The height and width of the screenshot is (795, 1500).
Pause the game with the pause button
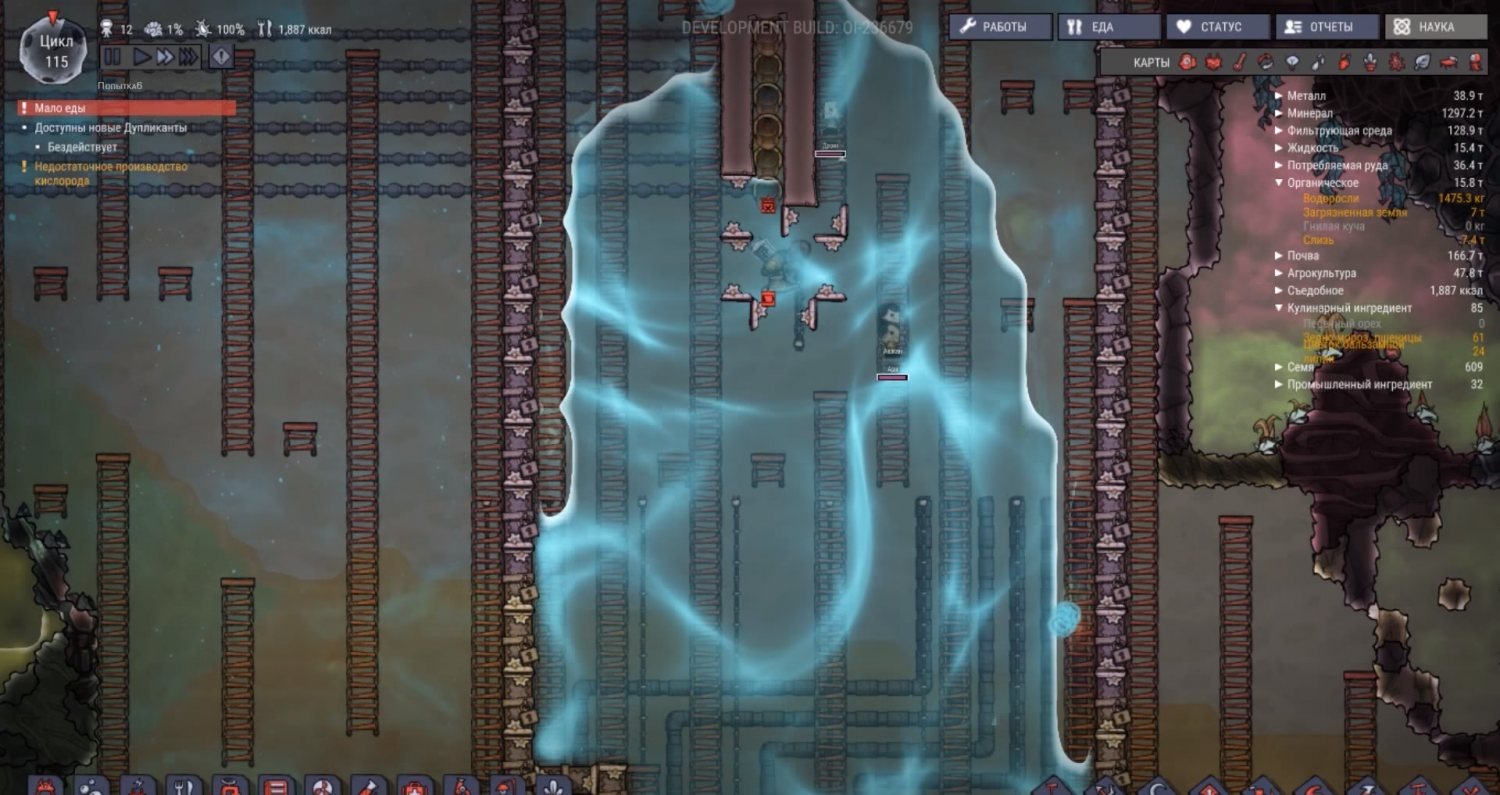point(113,56)
